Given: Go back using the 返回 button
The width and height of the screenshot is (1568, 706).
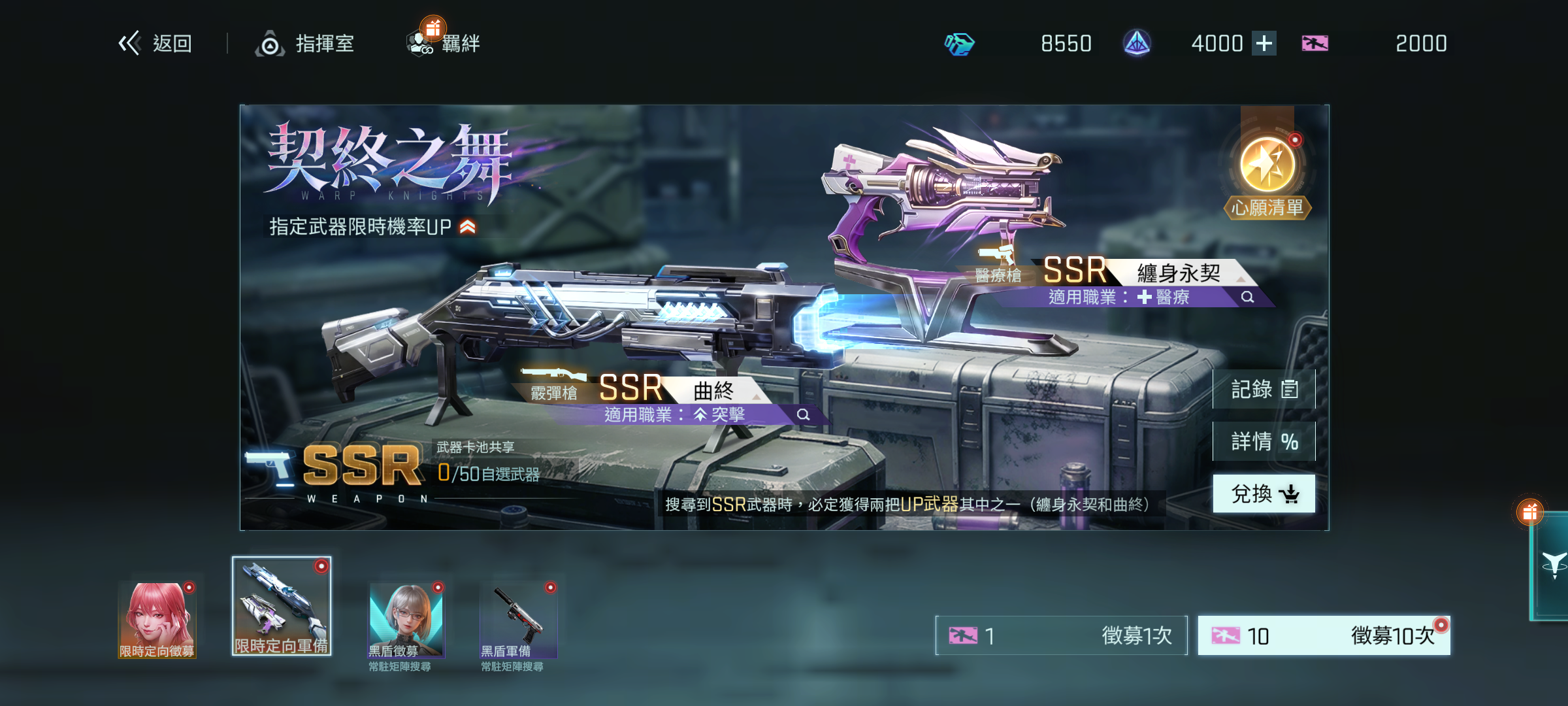Looking at the screenshot, I should [x=155, y=44].
